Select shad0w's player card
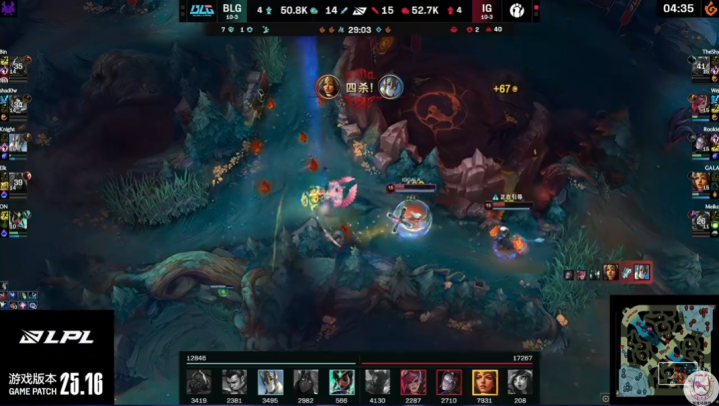This screenshot has height=406, width=719. click(18, 110)
